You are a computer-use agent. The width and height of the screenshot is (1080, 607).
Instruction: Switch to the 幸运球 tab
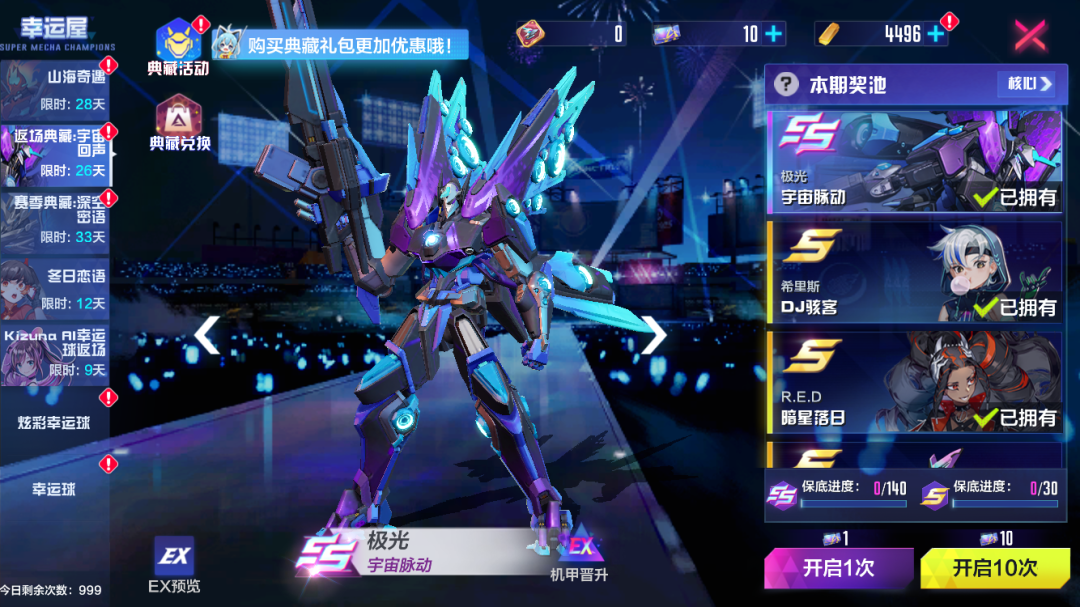(x=56, y=489)
